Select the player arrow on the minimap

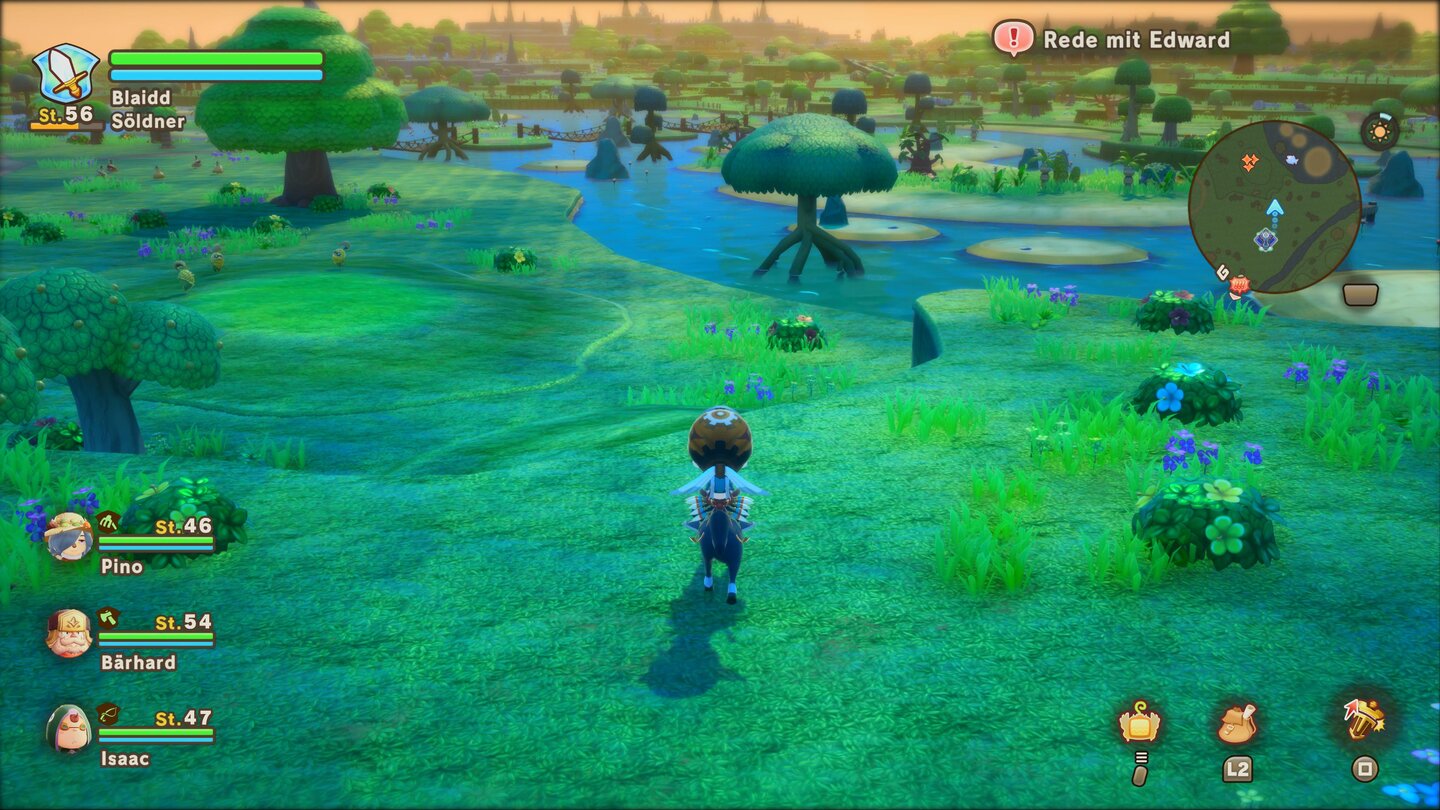click(1275, 208)
